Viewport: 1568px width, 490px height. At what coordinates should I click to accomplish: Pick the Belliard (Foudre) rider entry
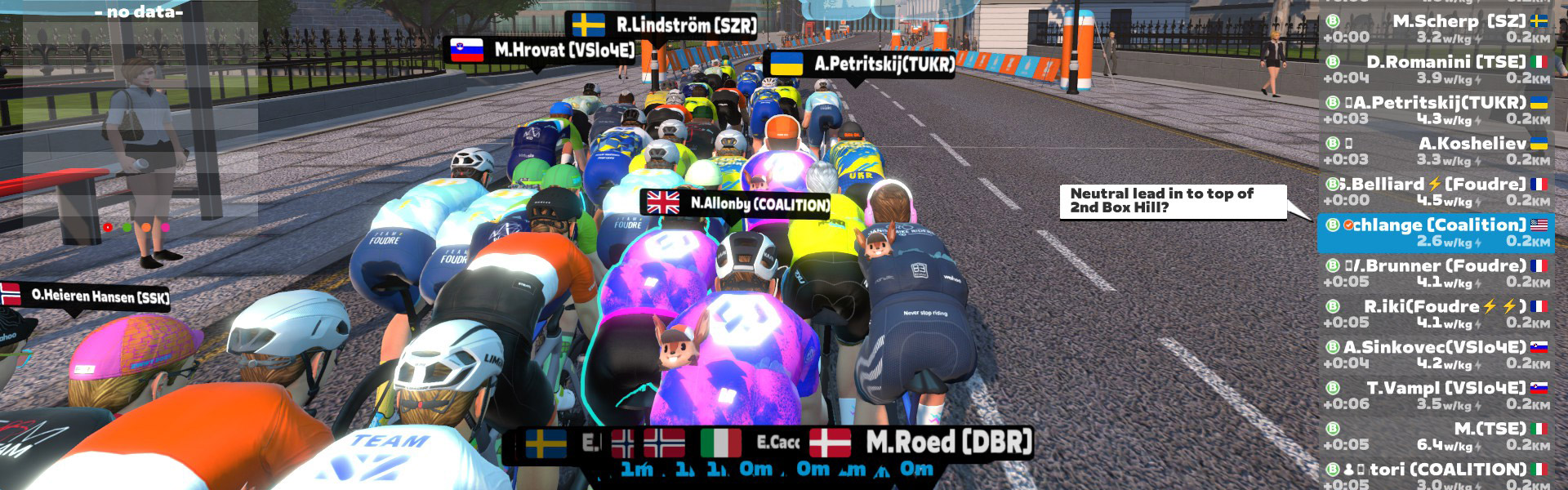coord(1437,192)
